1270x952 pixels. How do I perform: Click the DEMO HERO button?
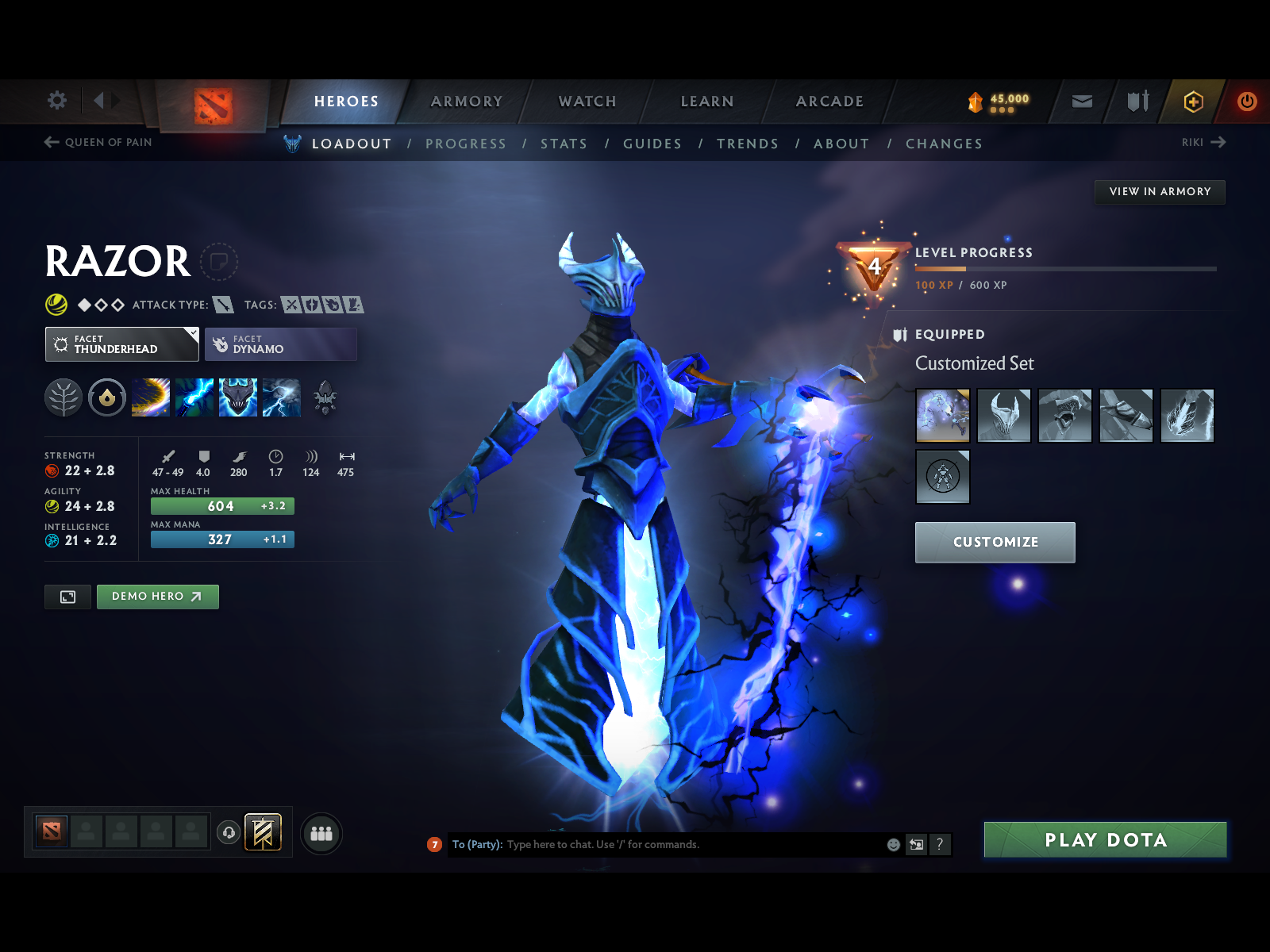pyautogui.click(x=157, y=597)
